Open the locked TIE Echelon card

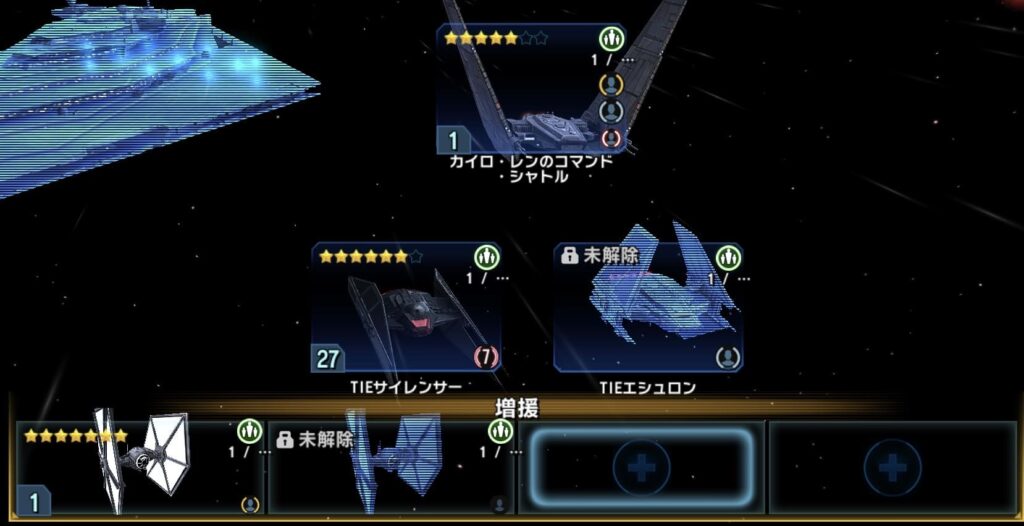point(648,307)
